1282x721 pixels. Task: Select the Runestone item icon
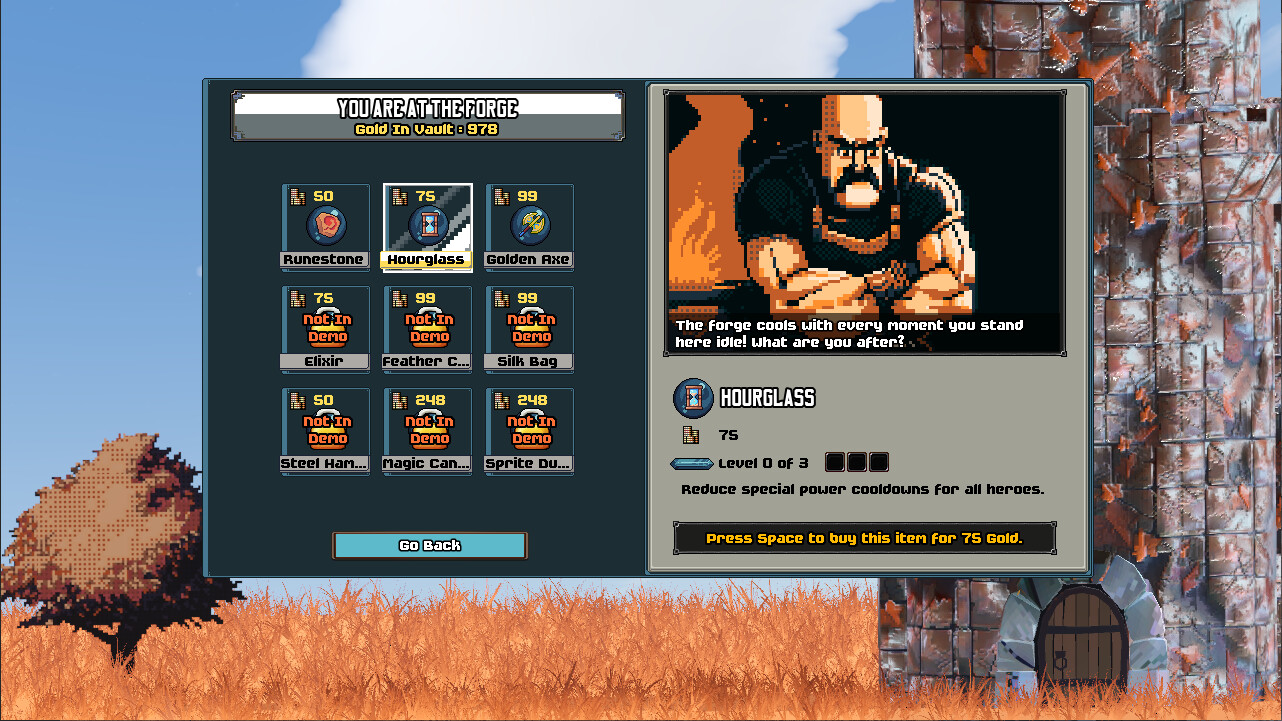click(x=324, y=228)
